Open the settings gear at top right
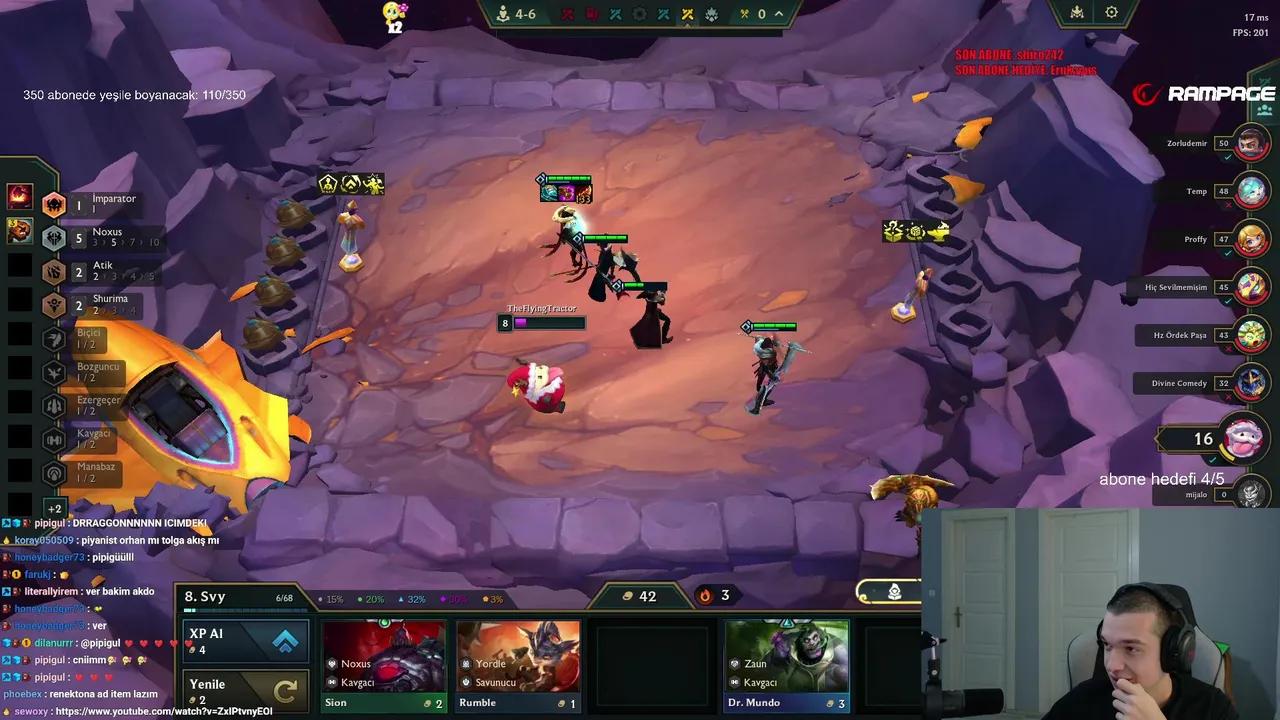Screen dimensions: 1280x720 click(x=1112, y=12)
